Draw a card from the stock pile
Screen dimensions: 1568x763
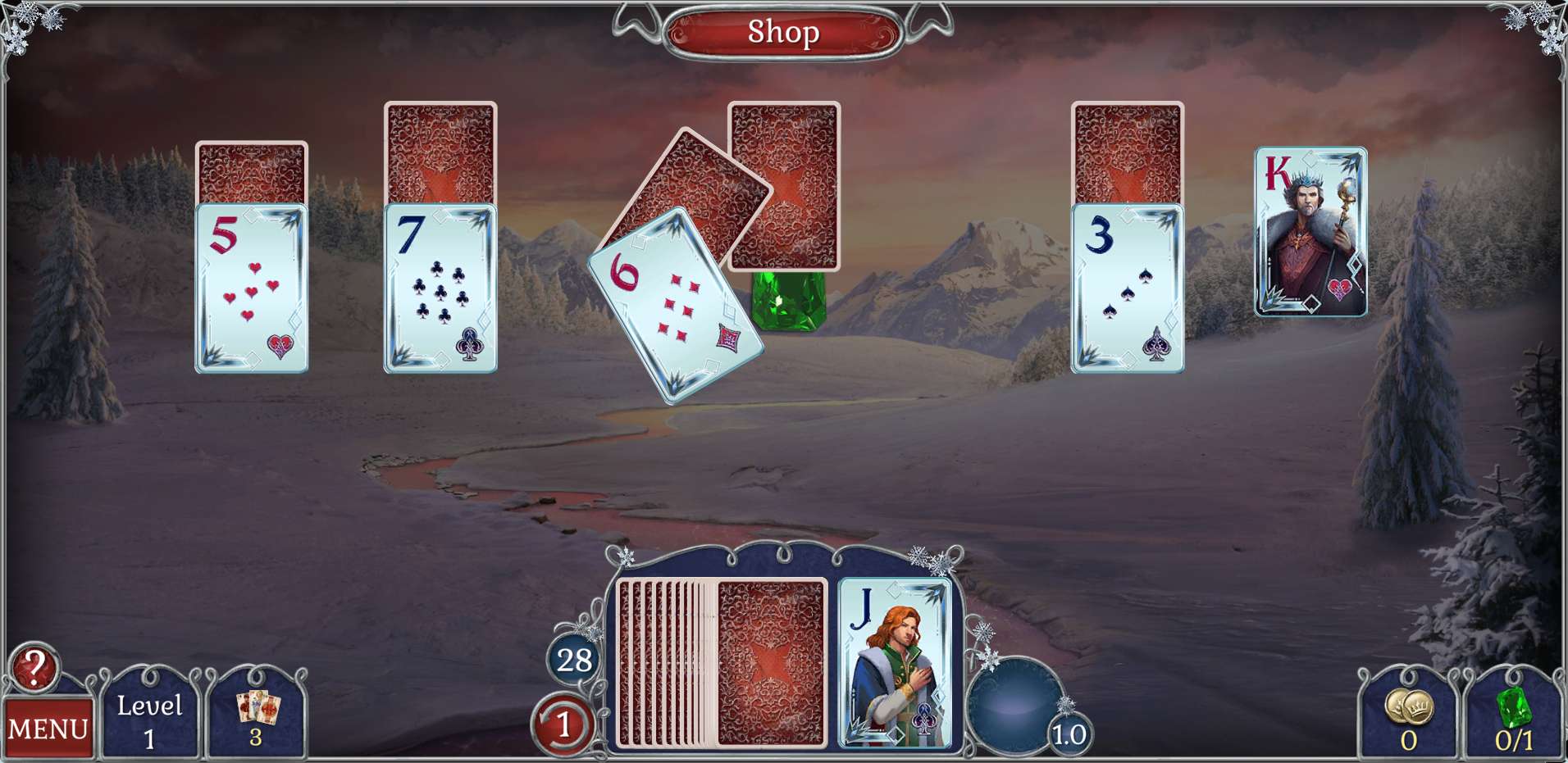(769, 662)
